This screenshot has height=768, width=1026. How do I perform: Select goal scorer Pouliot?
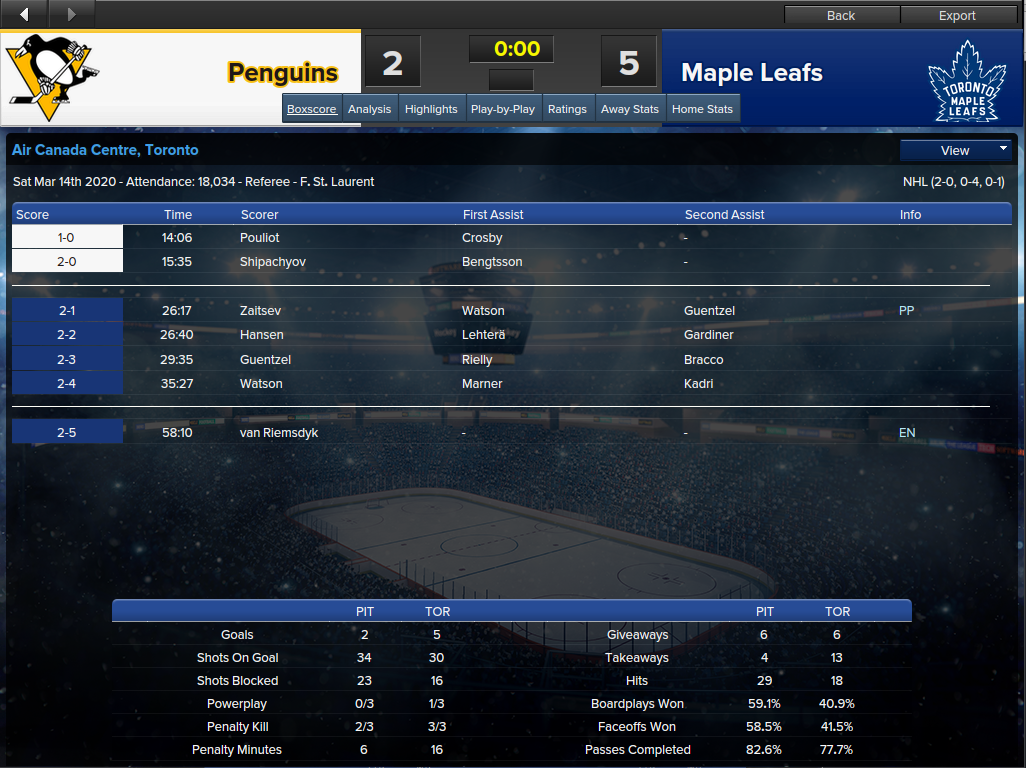point(259,238)
